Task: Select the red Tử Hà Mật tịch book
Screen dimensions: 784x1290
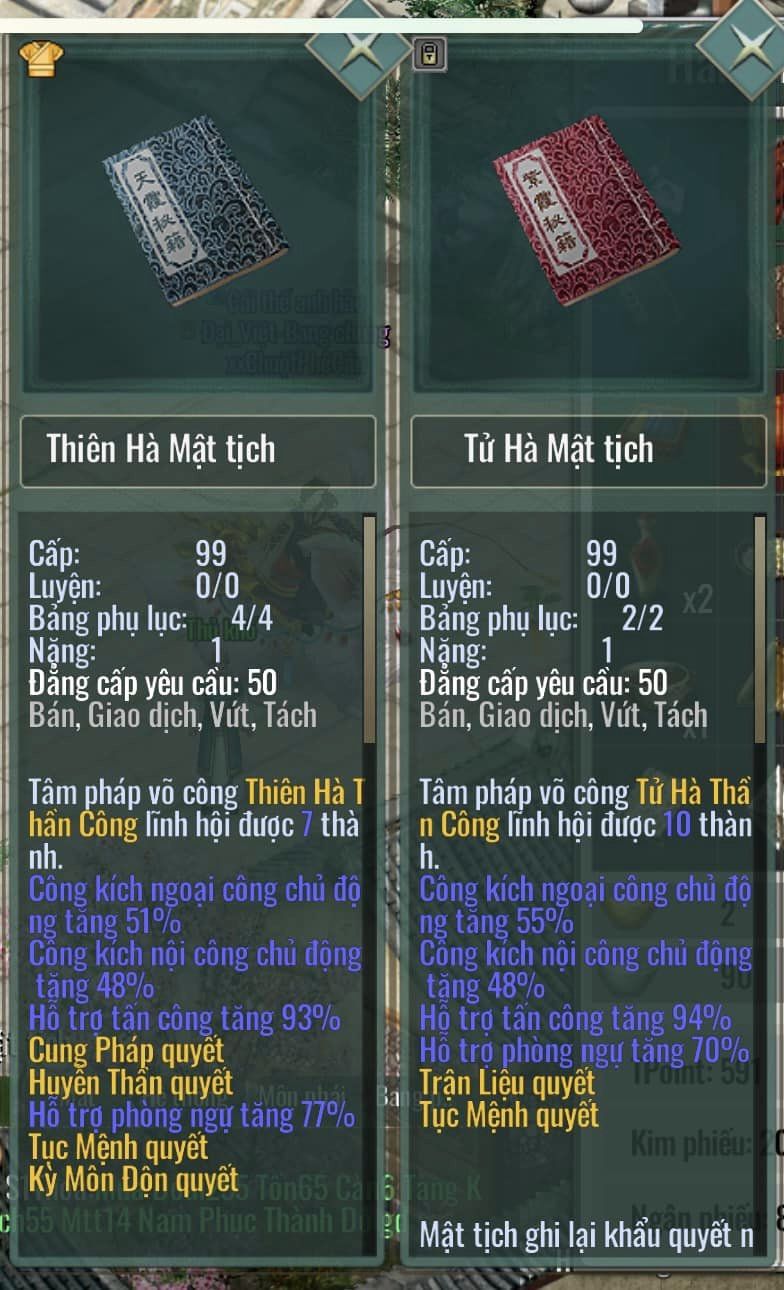Action: pos(586,210)
